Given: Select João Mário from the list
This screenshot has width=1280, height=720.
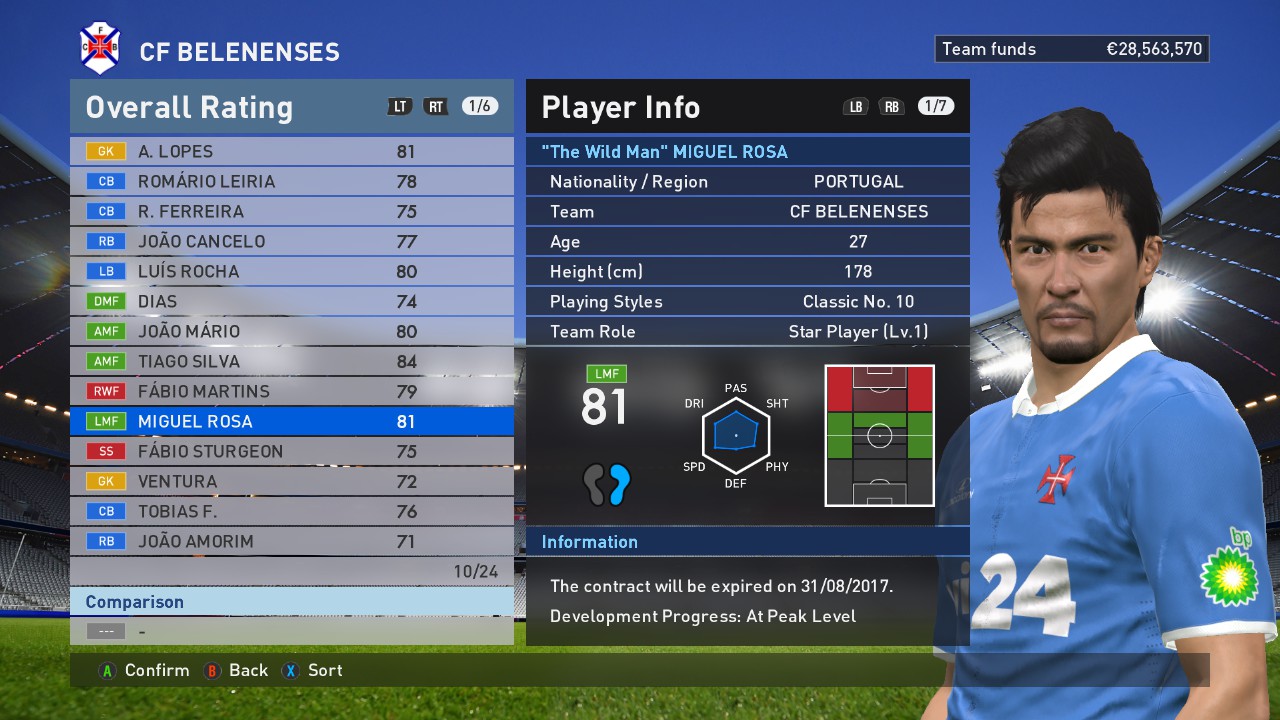Looking at the screenshot, I should [x=290, y=332].
